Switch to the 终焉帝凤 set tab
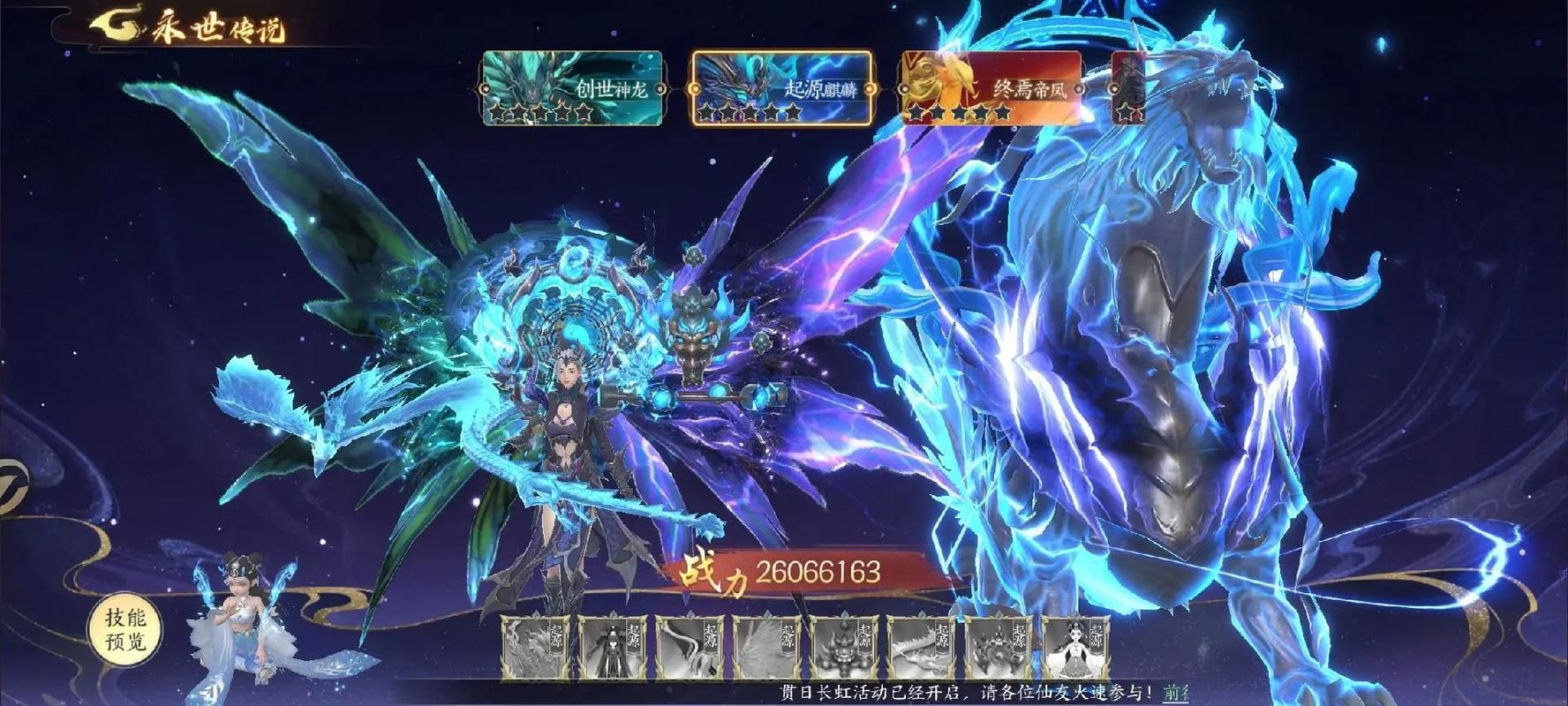 click(x=991, y=88)
